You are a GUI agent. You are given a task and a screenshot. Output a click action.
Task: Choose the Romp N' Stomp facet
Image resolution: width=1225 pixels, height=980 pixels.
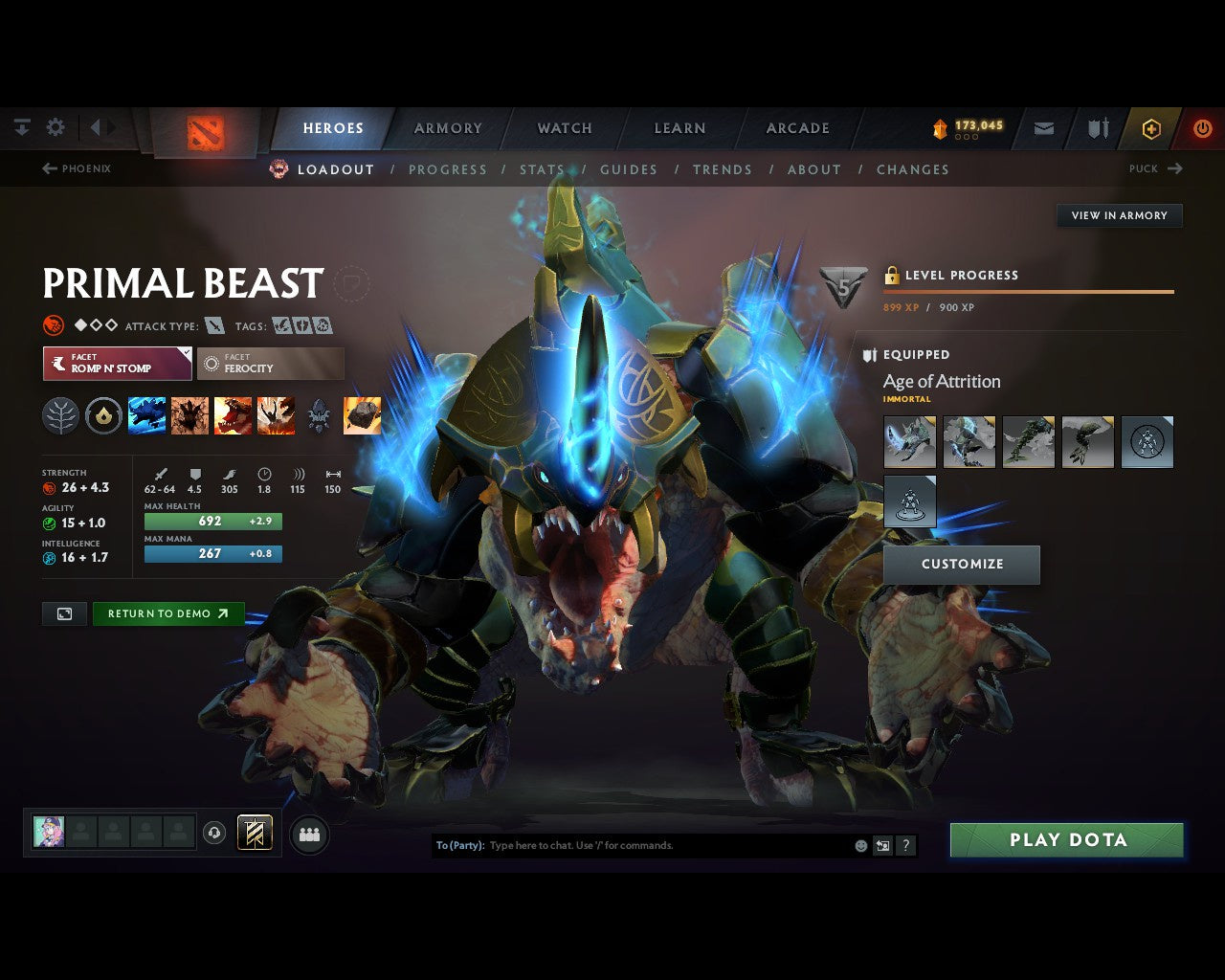point(117,364)
